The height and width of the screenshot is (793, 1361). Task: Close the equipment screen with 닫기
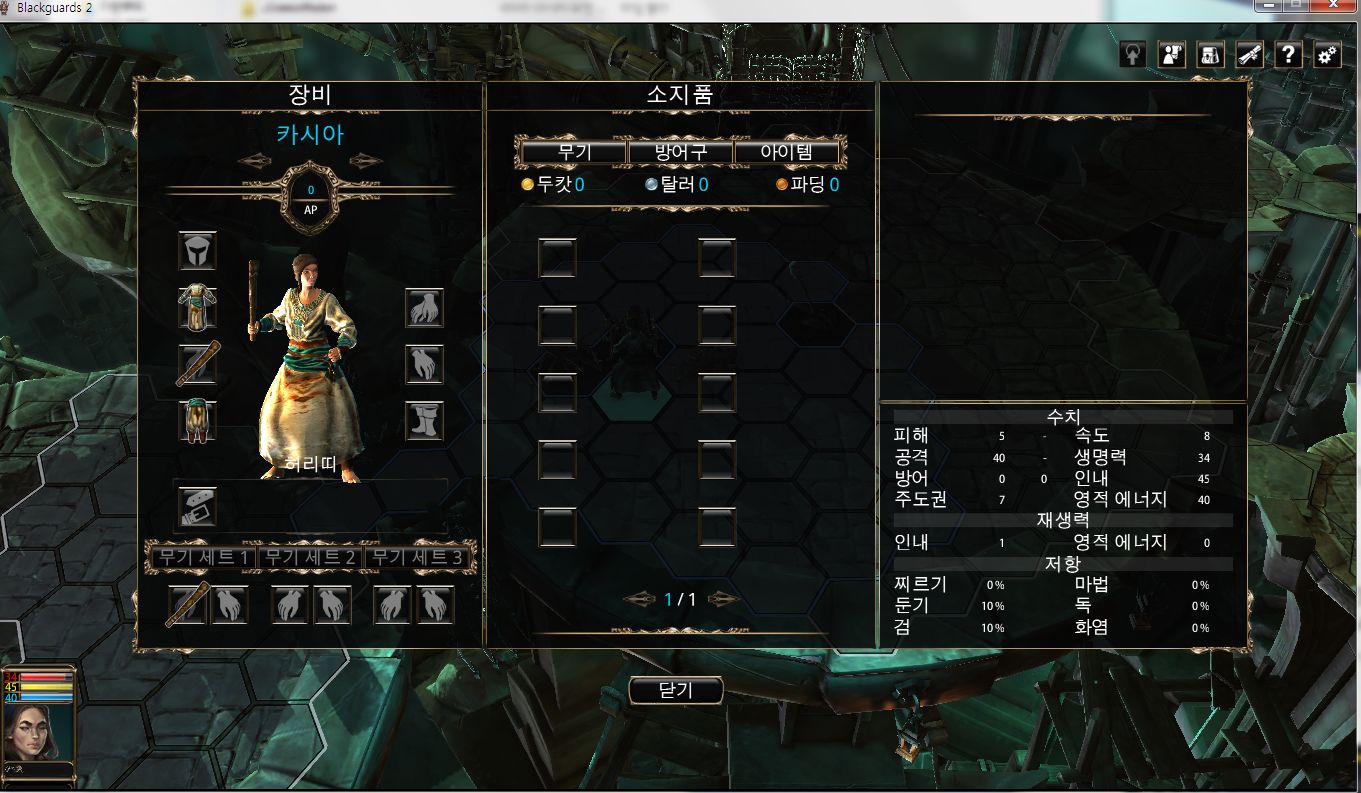tap(676, 690)
